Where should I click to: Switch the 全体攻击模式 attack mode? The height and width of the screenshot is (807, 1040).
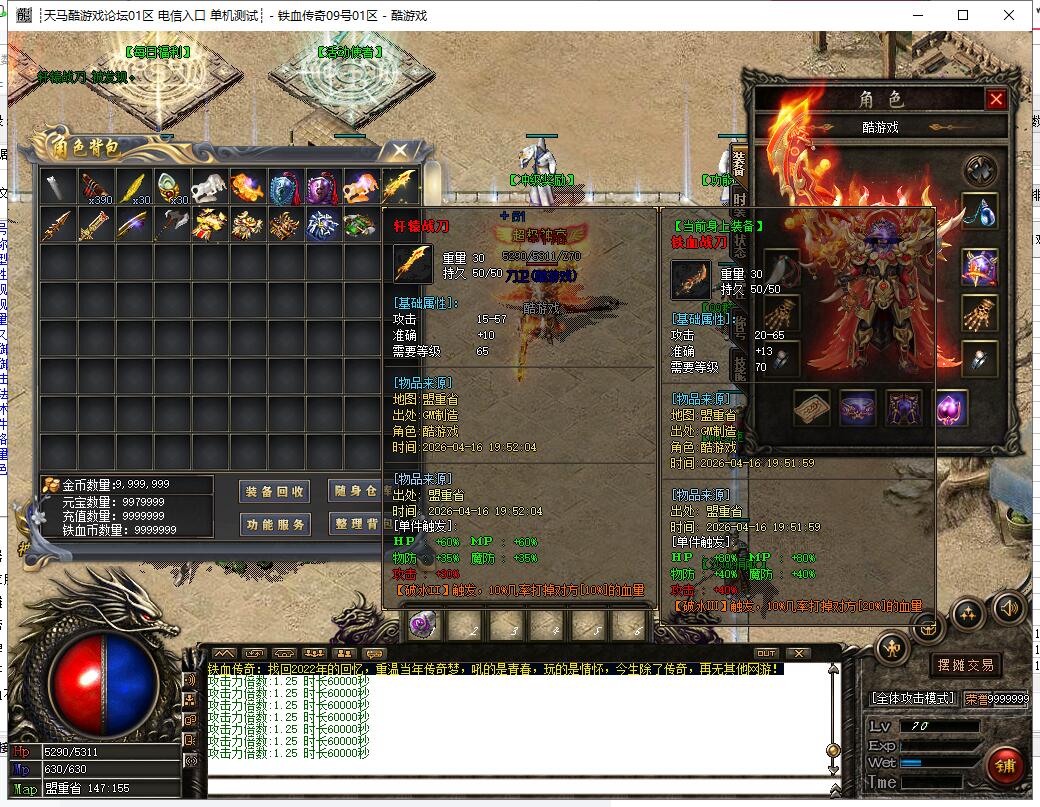click(x=914, y=698)
